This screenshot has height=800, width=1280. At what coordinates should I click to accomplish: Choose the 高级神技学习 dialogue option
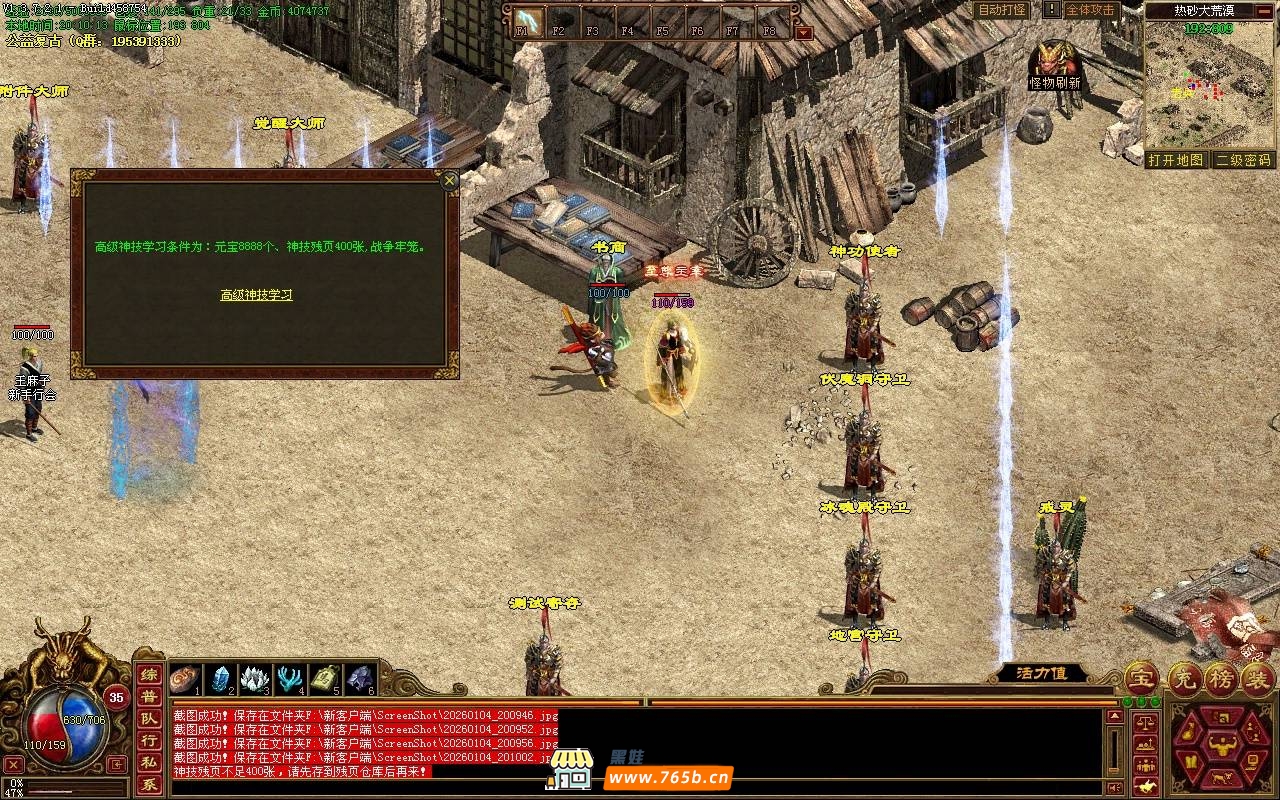click(x=256, y=295)
